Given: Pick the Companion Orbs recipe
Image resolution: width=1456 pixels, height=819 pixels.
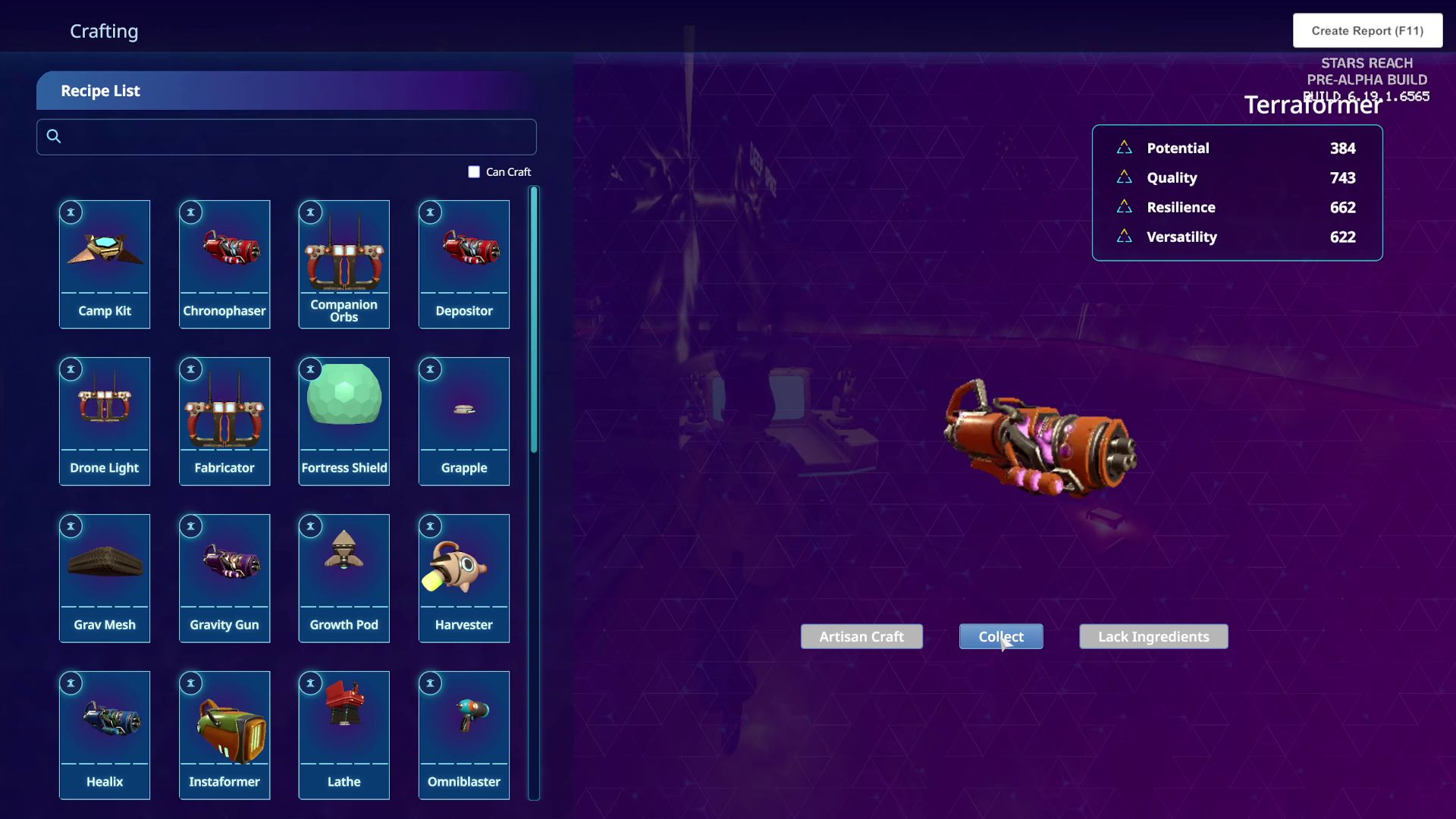Looking at the screenshot, I should pos(344,264).
